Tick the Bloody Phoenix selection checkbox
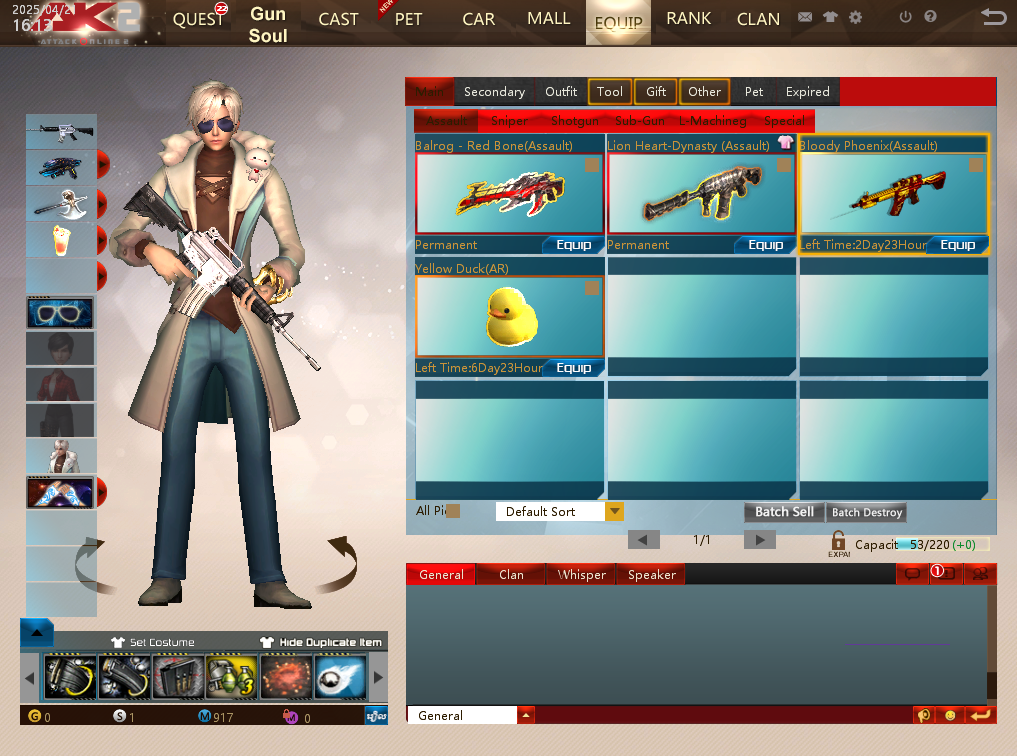 pyautogui.click(x=977, y=165)
